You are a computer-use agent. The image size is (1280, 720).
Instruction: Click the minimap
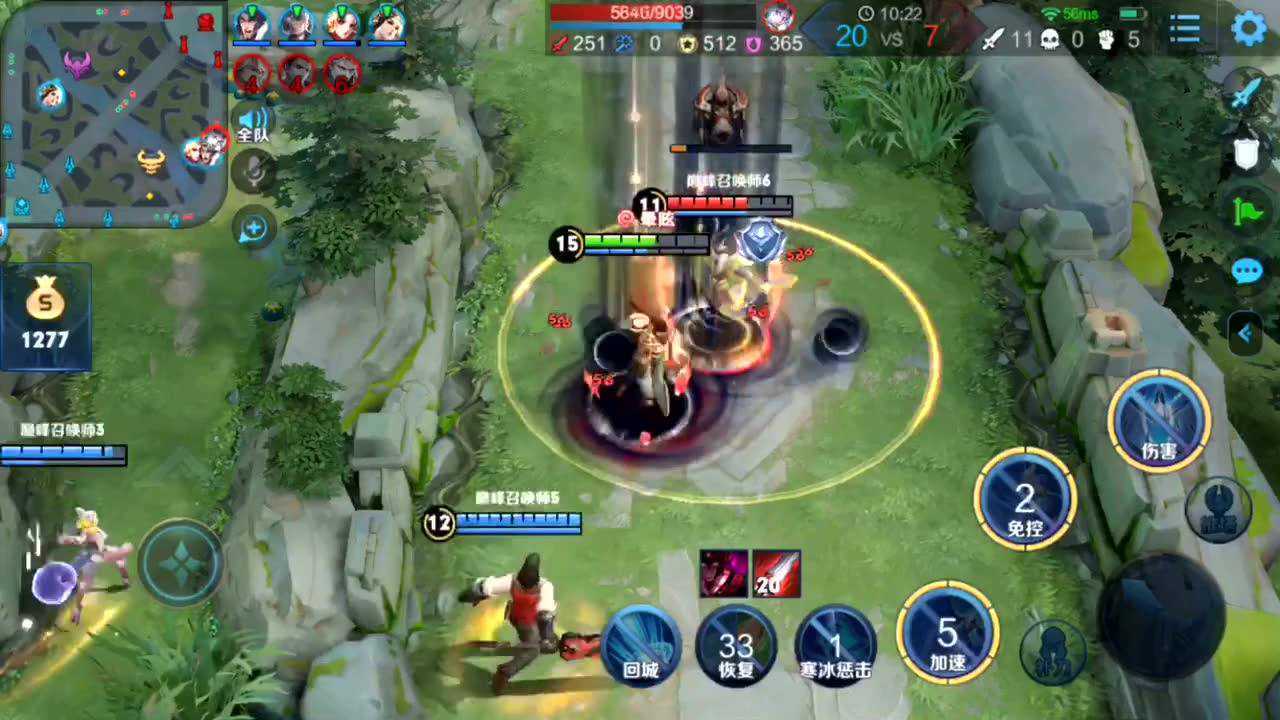point(112,112)
